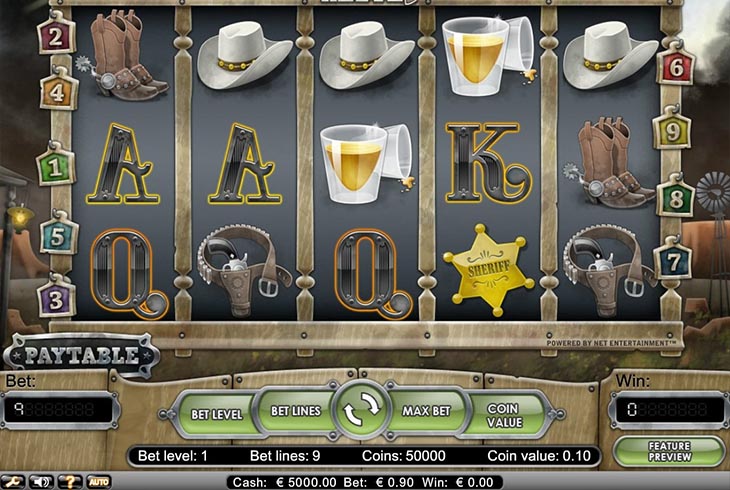Pick the bet line 3 marker
This screenshot has height=490, width=730.
(x=56, y=298)
